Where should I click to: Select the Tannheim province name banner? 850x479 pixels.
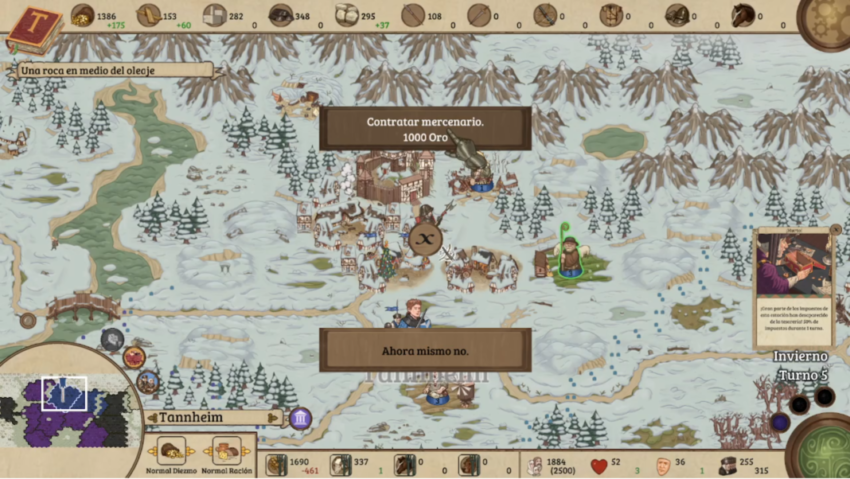212,418
